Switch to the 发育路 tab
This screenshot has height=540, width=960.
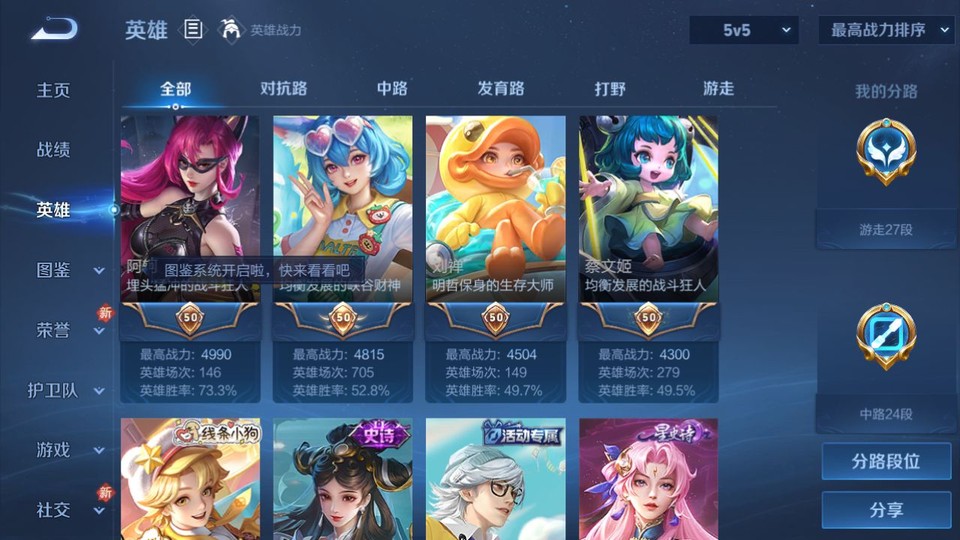click(x=501, y=89)
